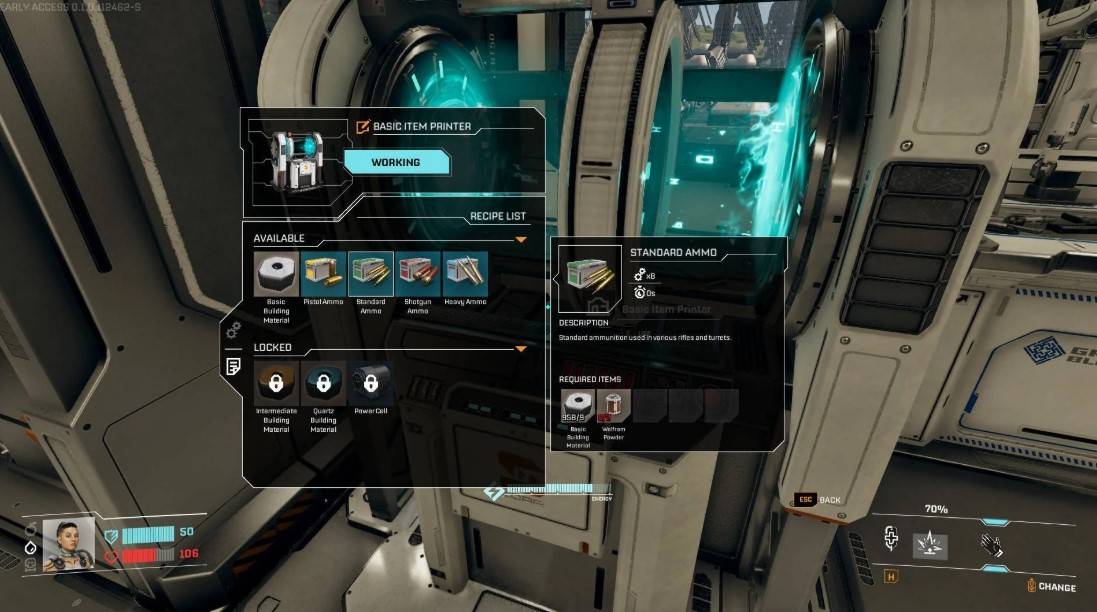Select the Heavy Ammo recipe
Viewport: 1097px width, 612px height.
click(x=465, y=273)
